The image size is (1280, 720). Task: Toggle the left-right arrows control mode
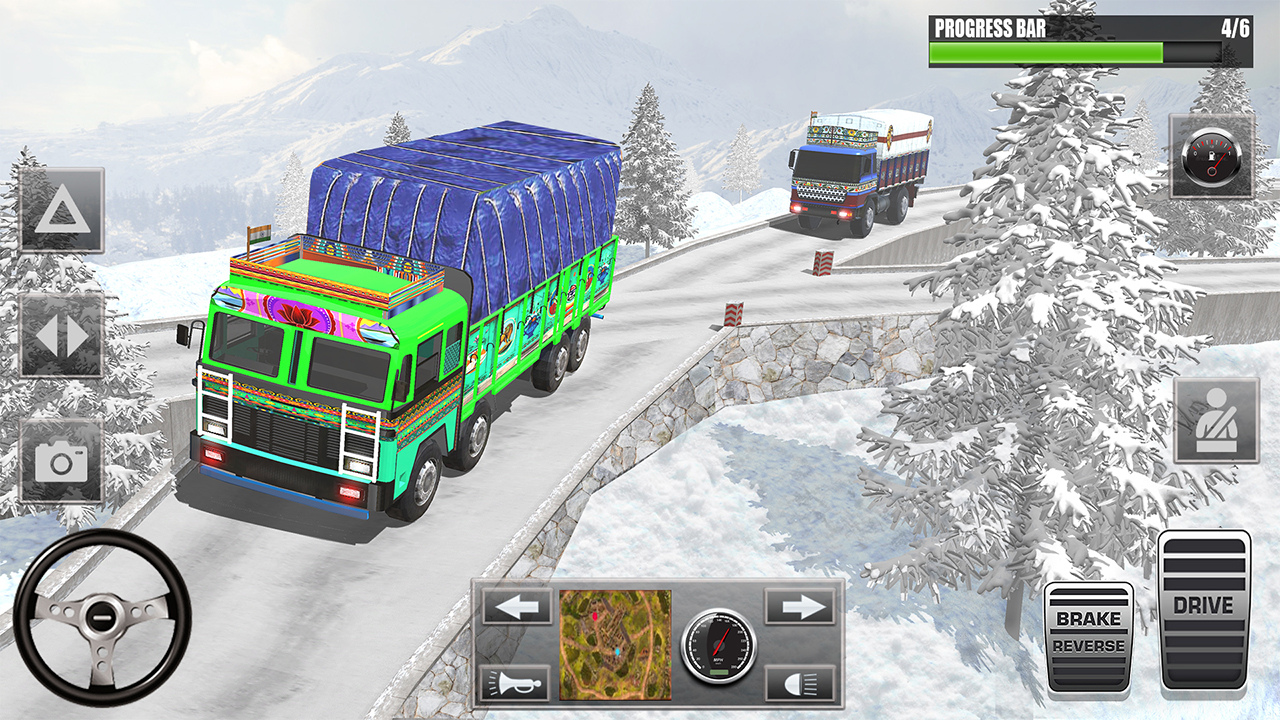click(62, 336)
